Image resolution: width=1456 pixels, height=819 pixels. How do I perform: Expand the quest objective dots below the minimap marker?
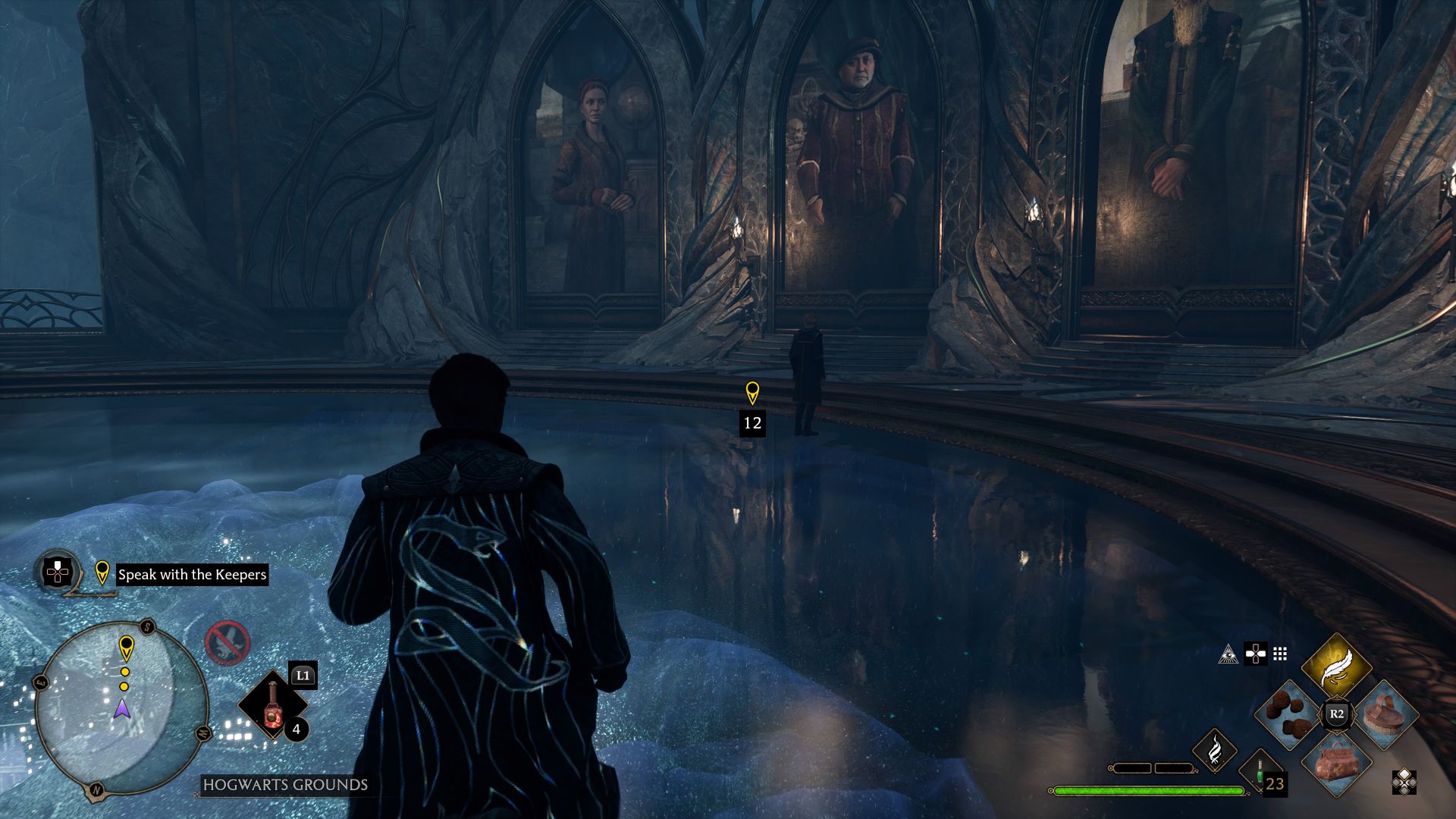click(125, 677)
